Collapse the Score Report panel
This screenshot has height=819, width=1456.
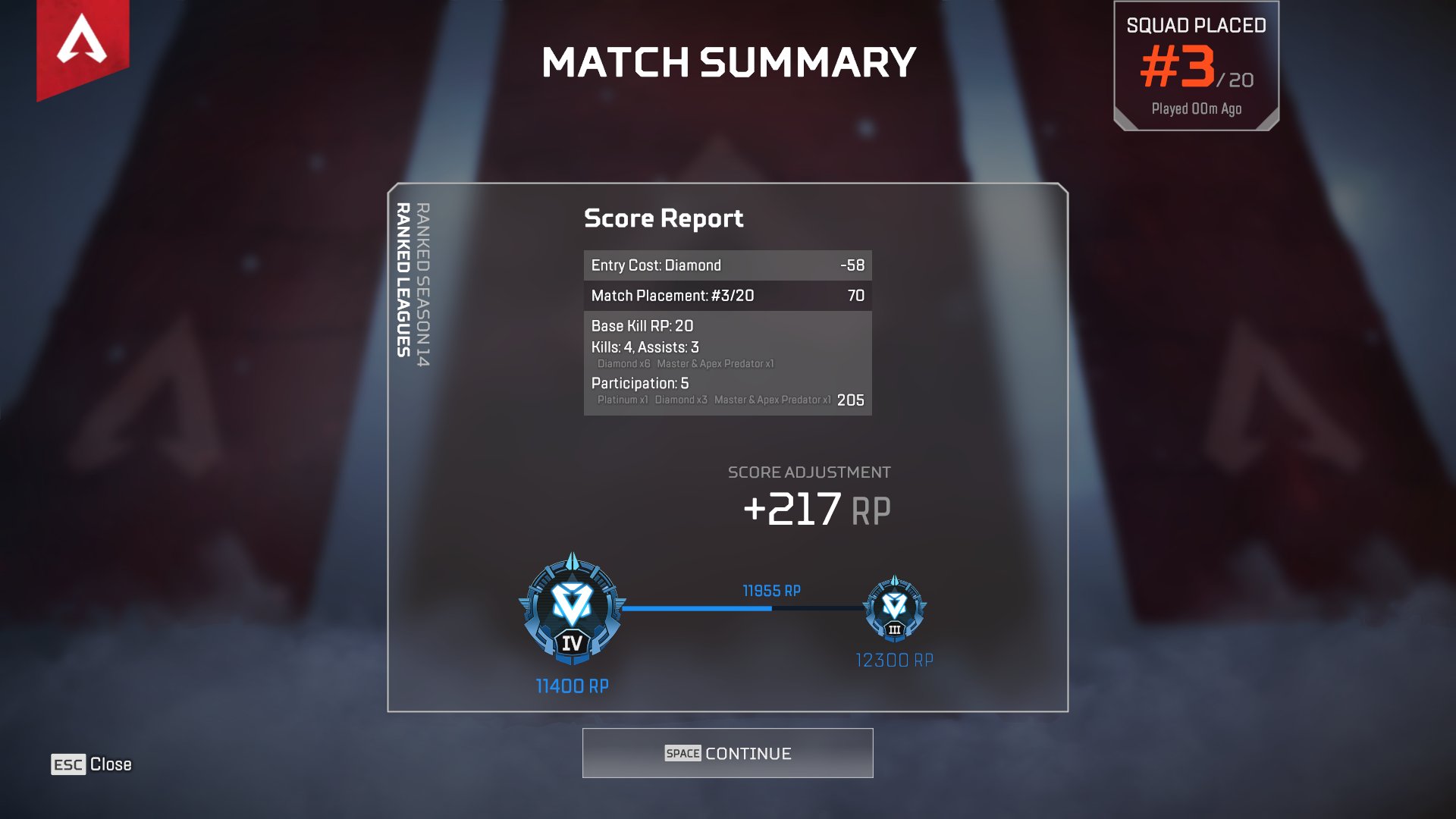pos(663,218)
